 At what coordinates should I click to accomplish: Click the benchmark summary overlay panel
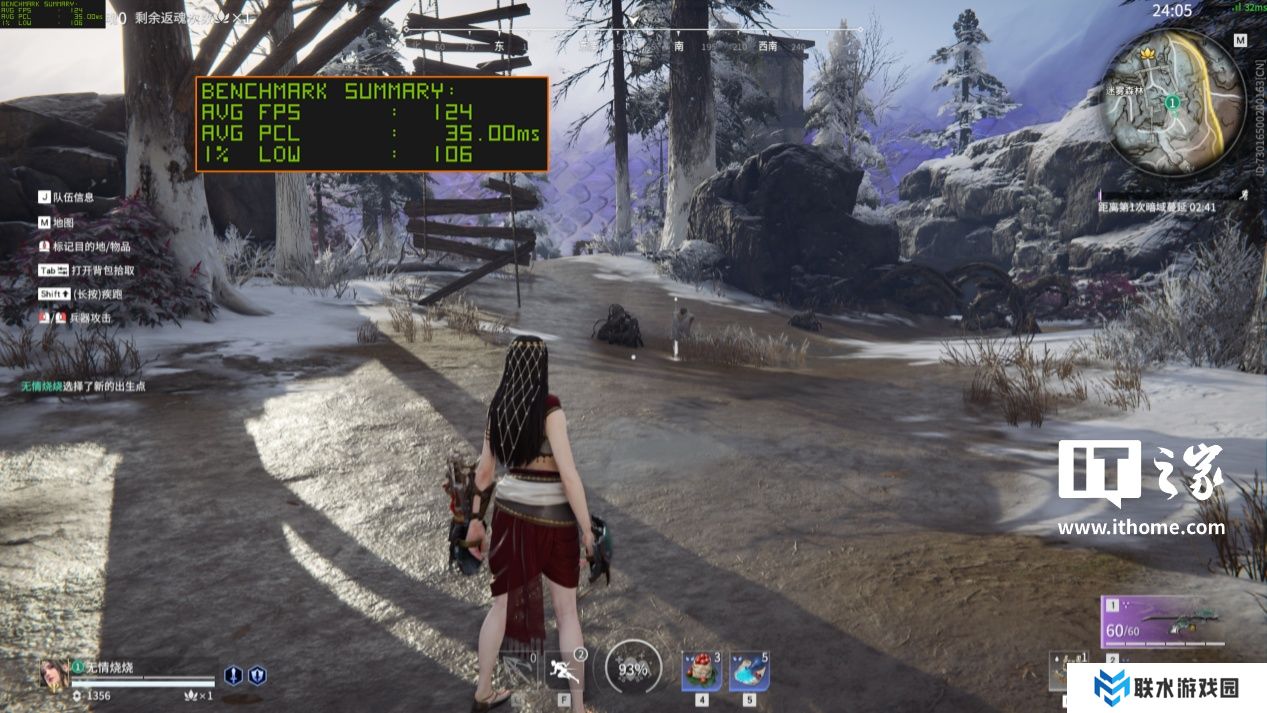coord(371,124)
